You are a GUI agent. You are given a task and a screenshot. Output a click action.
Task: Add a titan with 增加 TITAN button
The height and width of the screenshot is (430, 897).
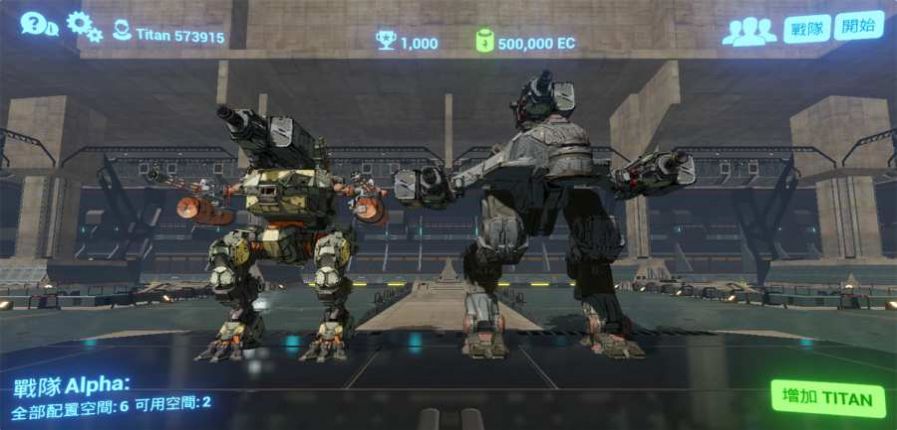coord(828,399)
